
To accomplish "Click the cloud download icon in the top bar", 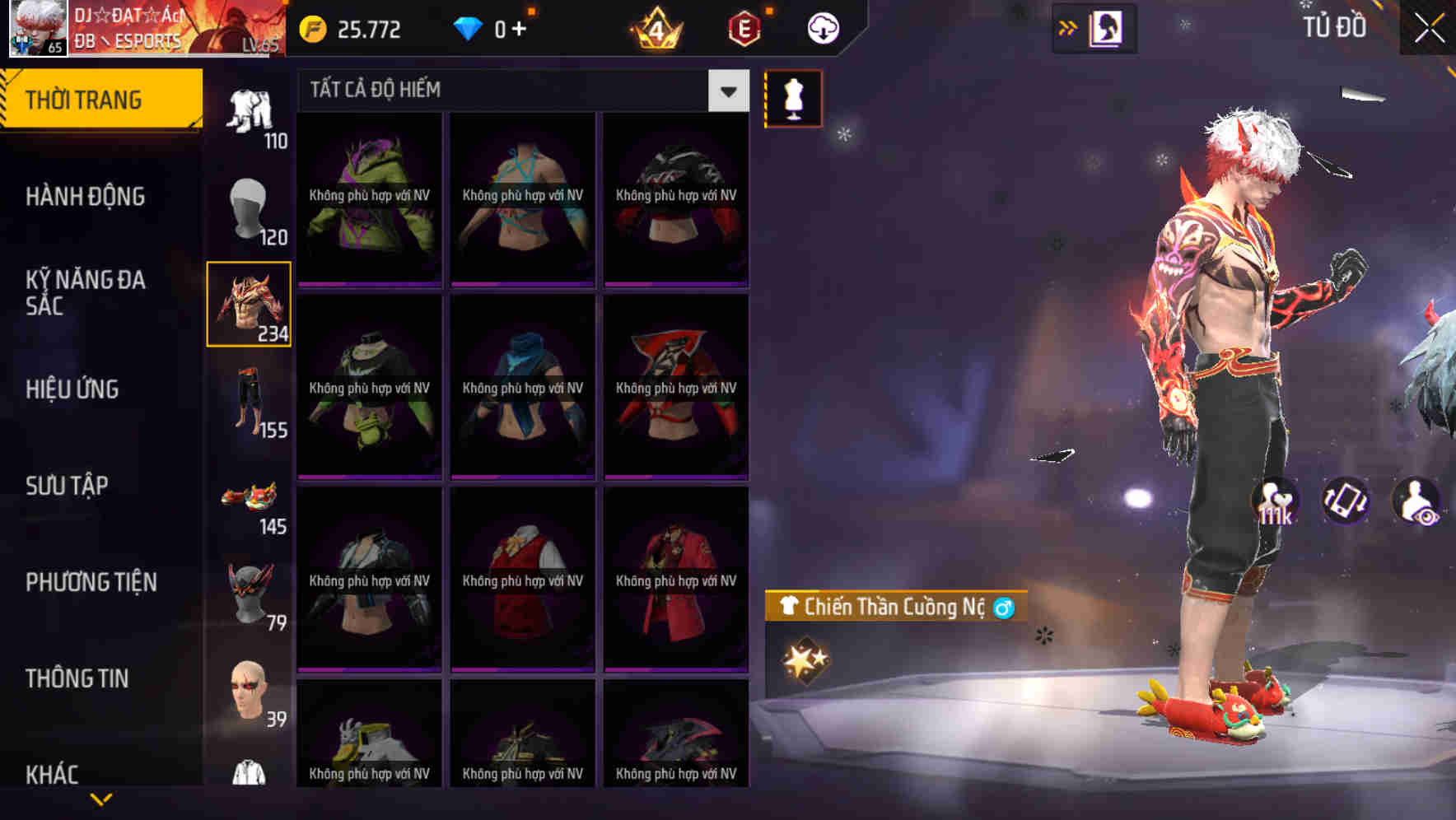I will click(x=824, y=27).
